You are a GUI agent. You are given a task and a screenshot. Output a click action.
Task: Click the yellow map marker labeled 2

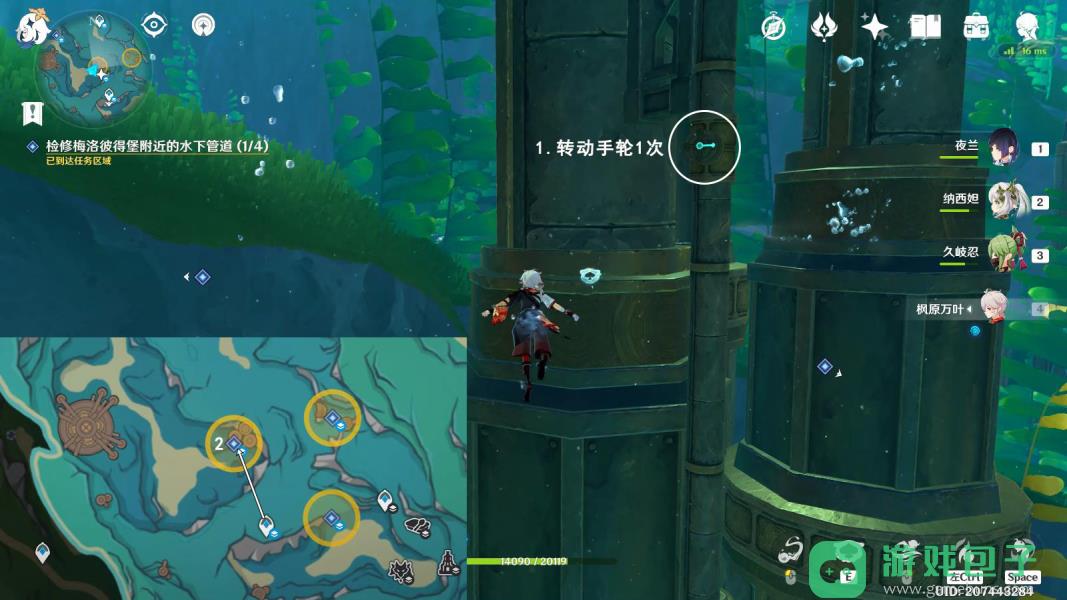point(236,444)
